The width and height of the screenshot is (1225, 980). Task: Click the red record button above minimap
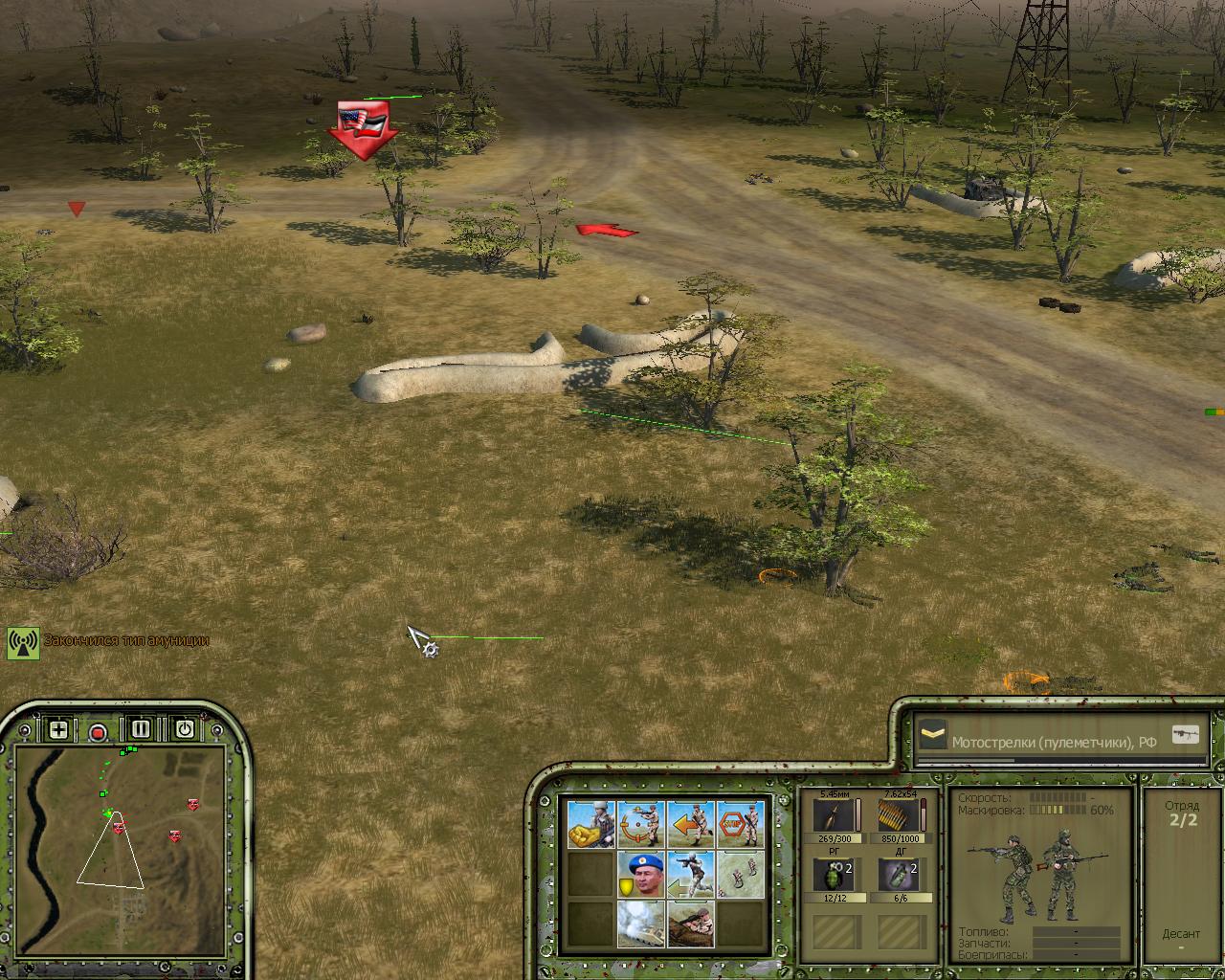[98, 733]
